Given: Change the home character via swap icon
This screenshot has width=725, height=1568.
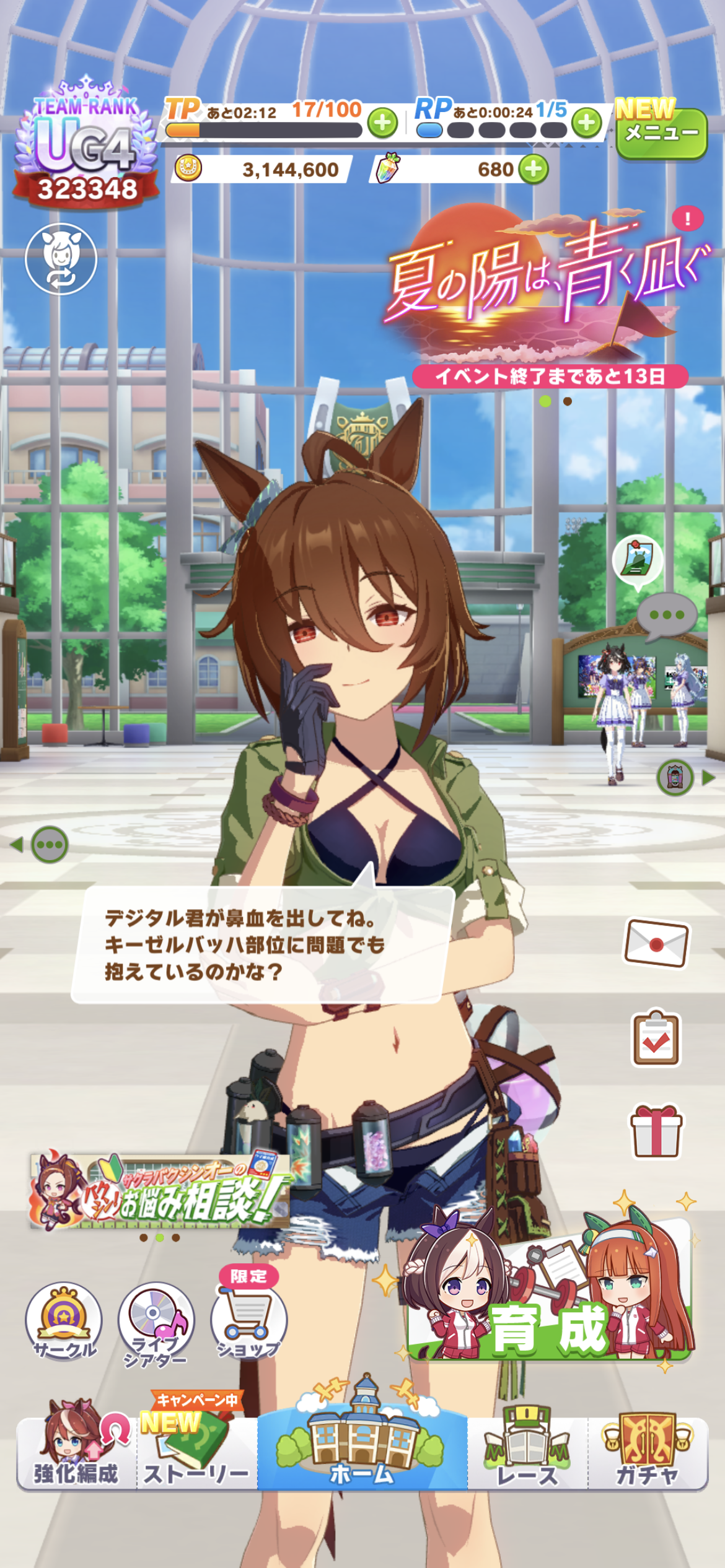Looking at the screenshot, I should pyautogui.click(x=61, y=259).
